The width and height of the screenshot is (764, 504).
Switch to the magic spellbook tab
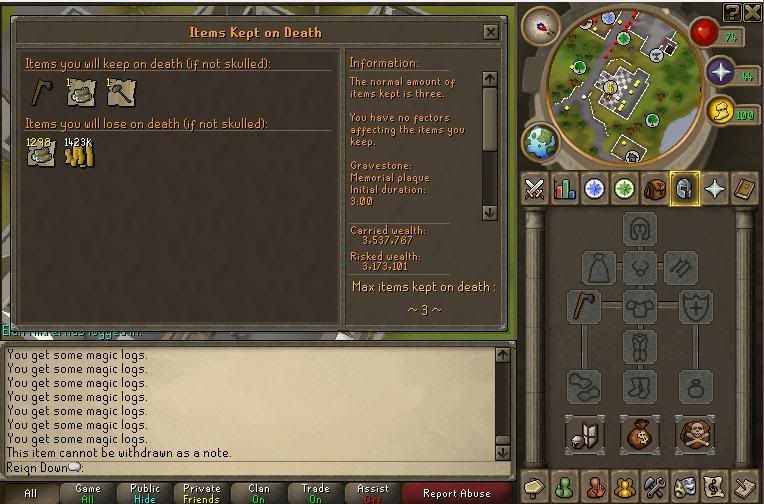tap(745, 189)
